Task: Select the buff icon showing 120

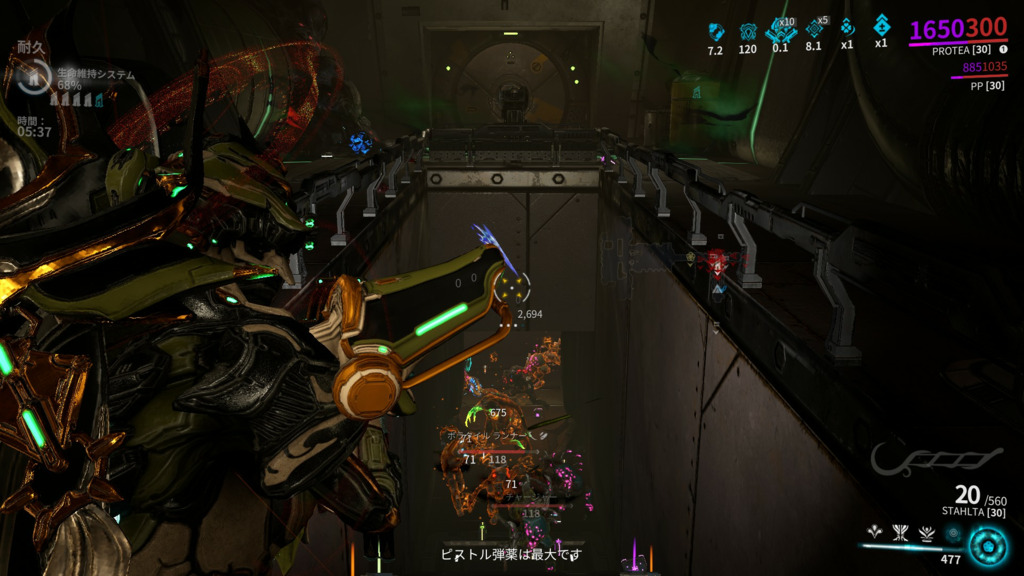Action: (747, 31)
